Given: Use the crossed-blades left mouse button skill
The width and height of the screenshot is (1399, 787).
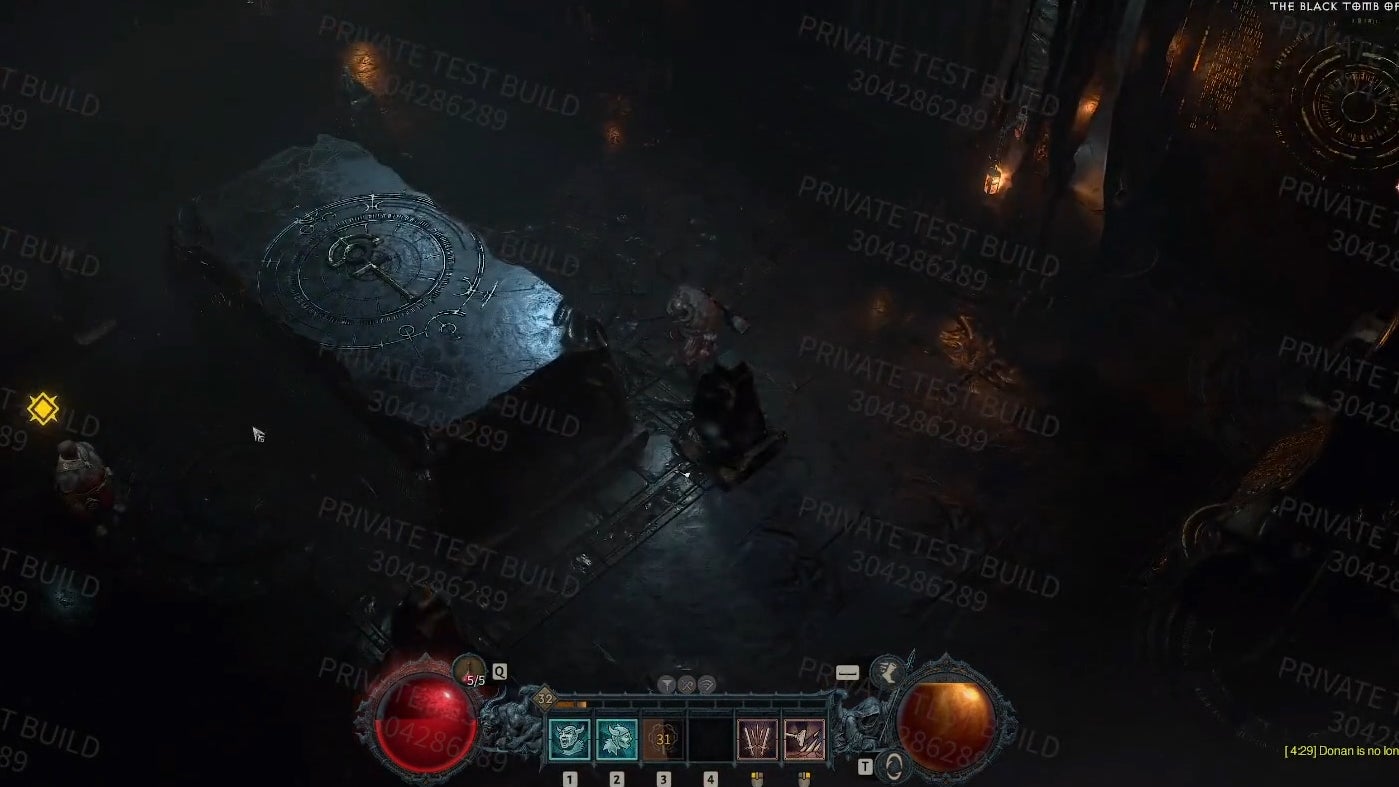Looking at the screenshot, I should 755,738.
